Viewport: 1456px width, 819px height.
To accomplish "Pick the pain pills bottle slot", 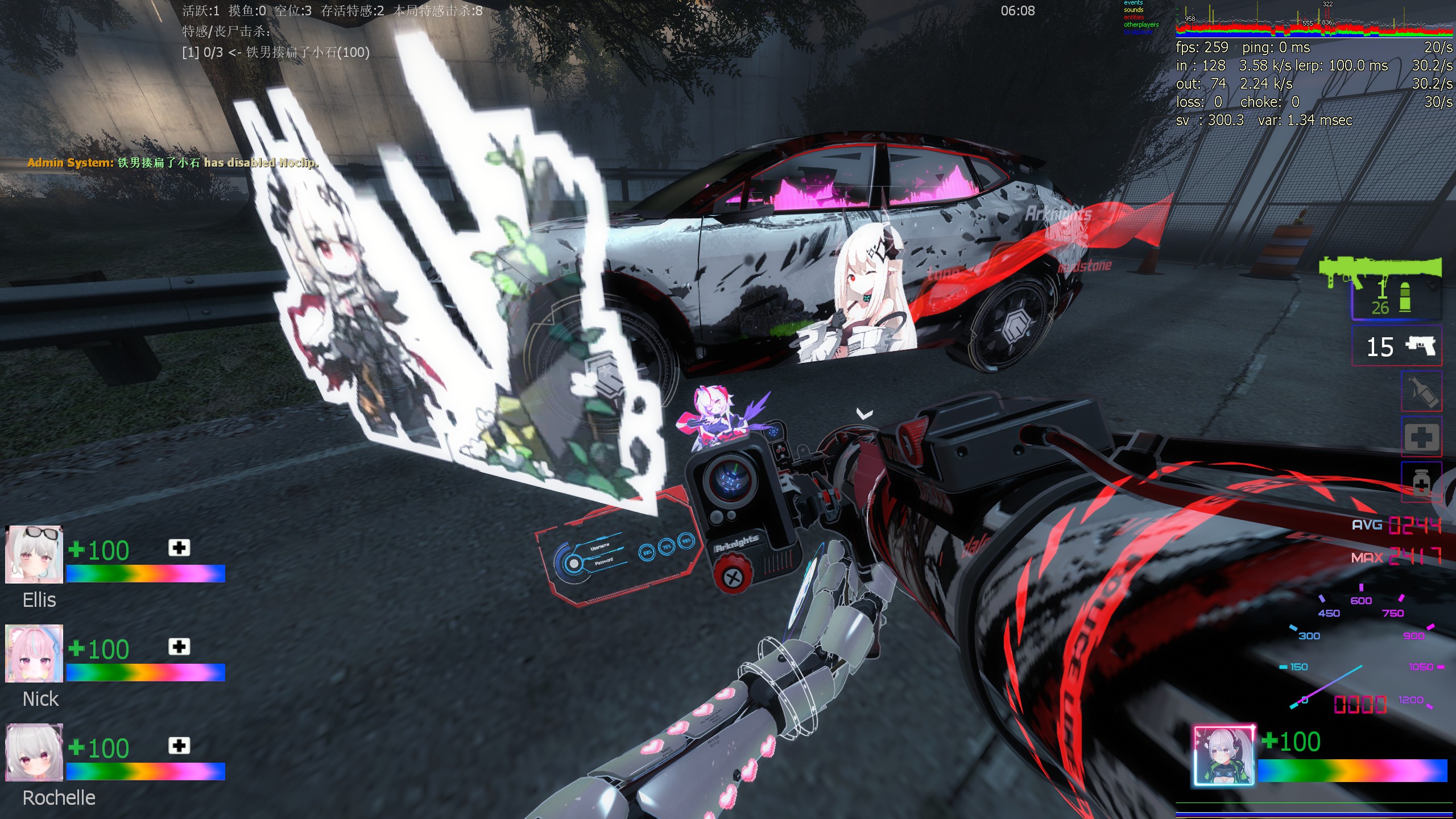I will pyautogui.click(x=1421, y=482).
